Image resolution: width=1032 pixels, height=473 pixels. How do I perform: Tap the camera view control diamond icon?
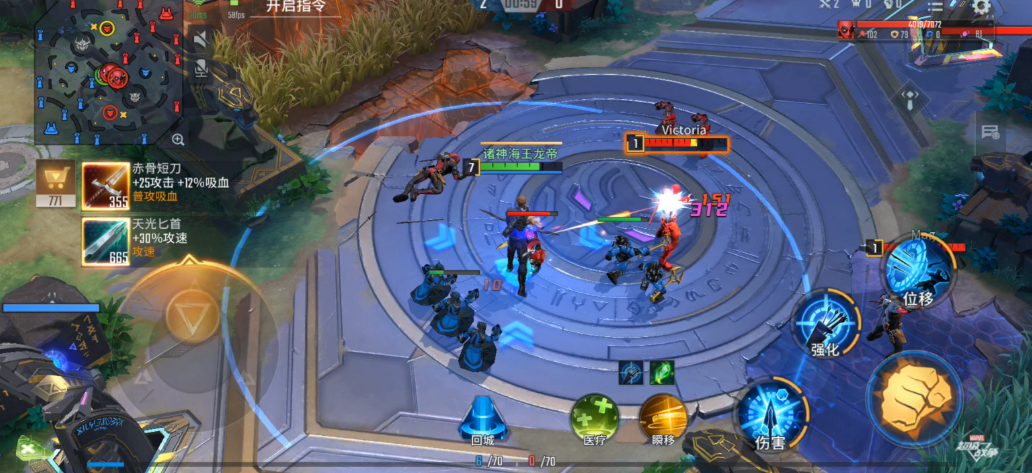pos(910,98)
